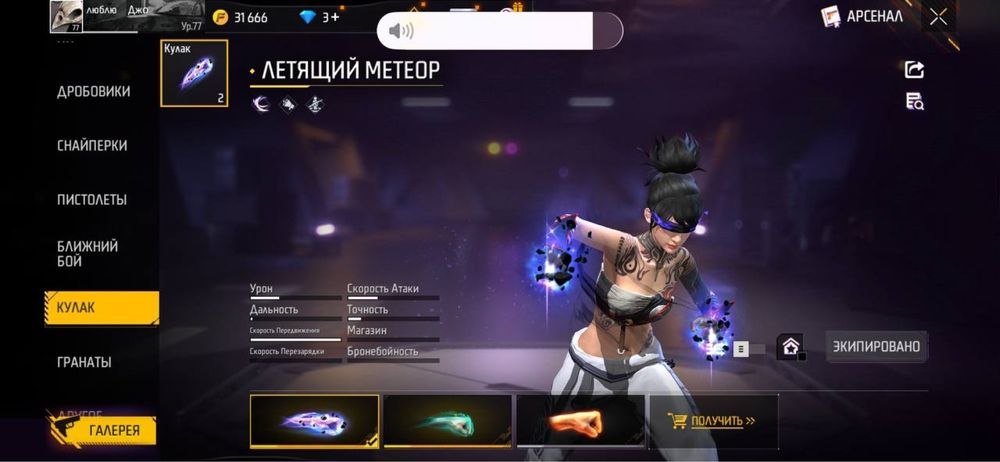Click the Кулак weapon slot card
Viewport: 1000px width, 462px height.
194,73
